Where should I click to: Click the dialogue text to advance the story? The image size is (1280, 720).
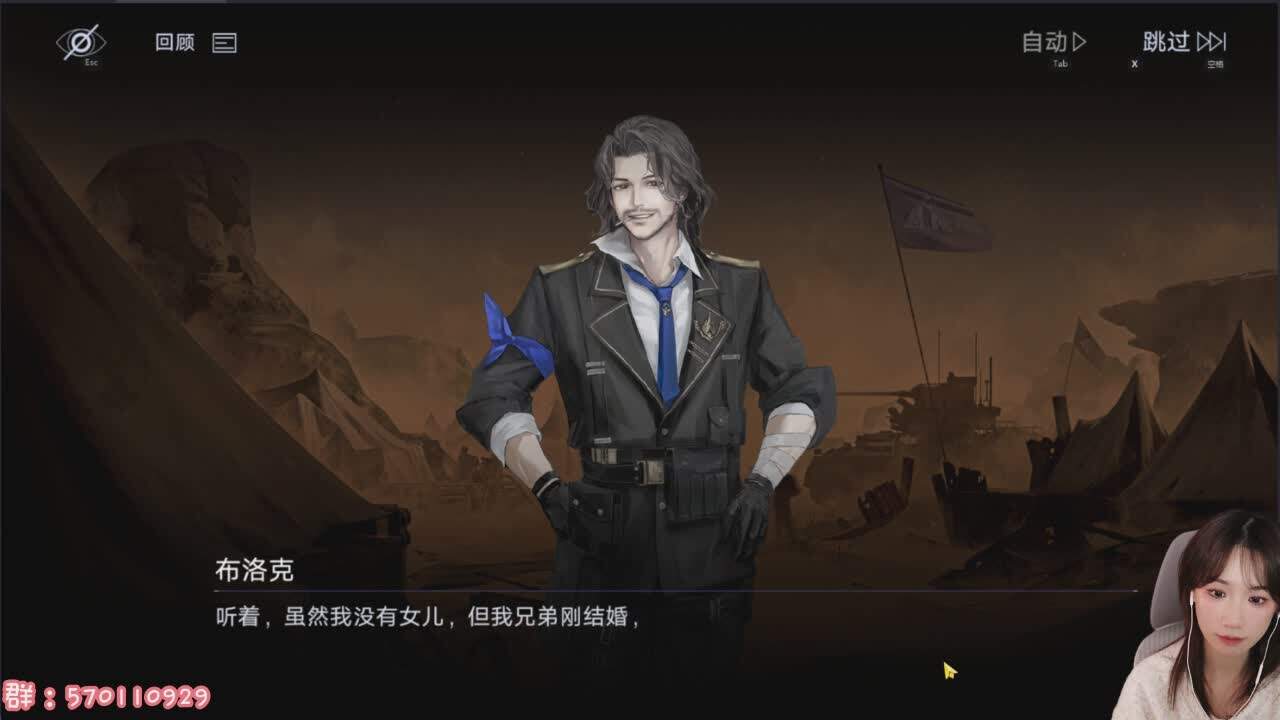430,618
